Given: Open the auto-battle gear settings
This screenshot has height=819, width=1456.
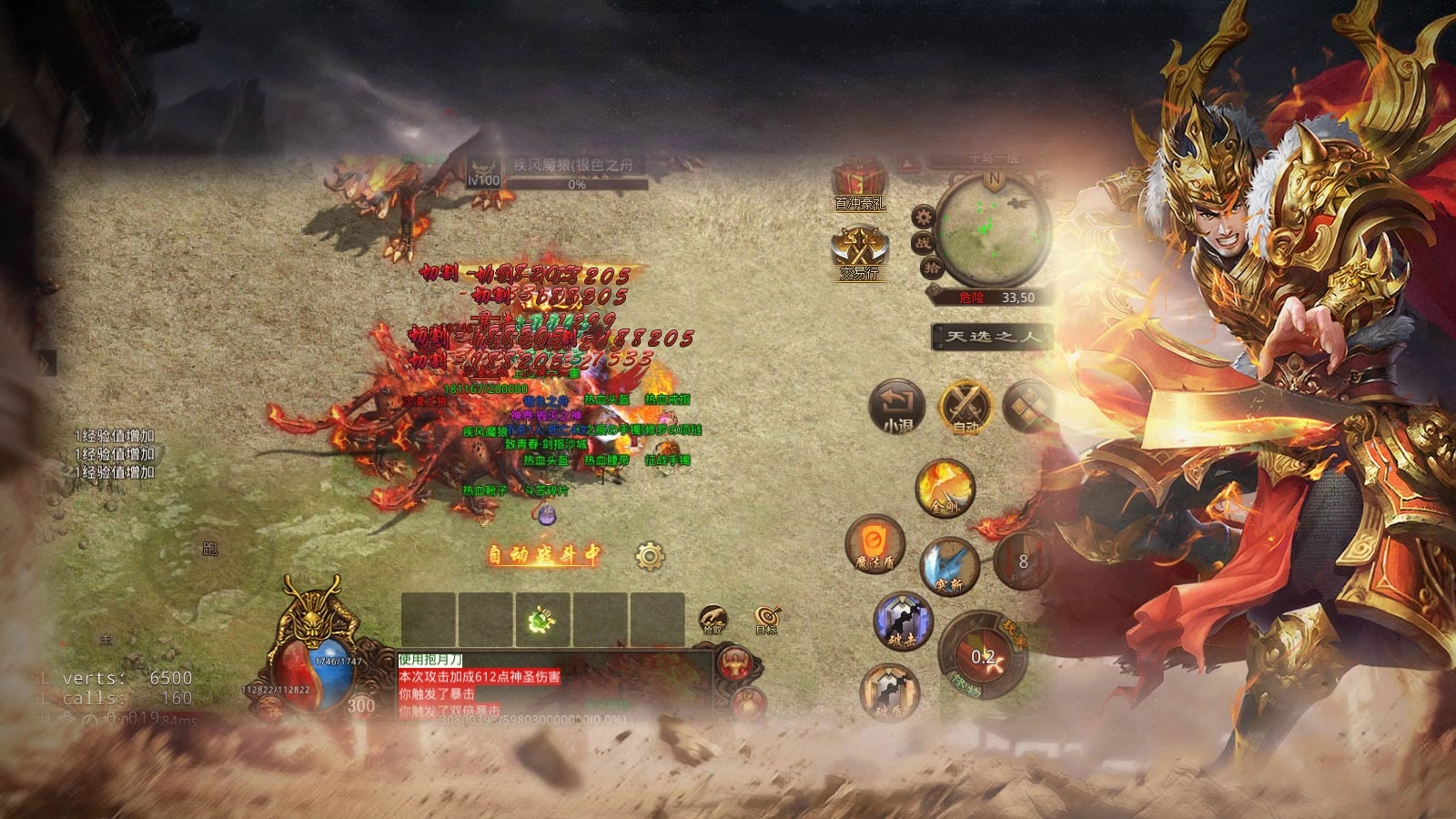Looking at the screenshot, I should pos(650,556).
